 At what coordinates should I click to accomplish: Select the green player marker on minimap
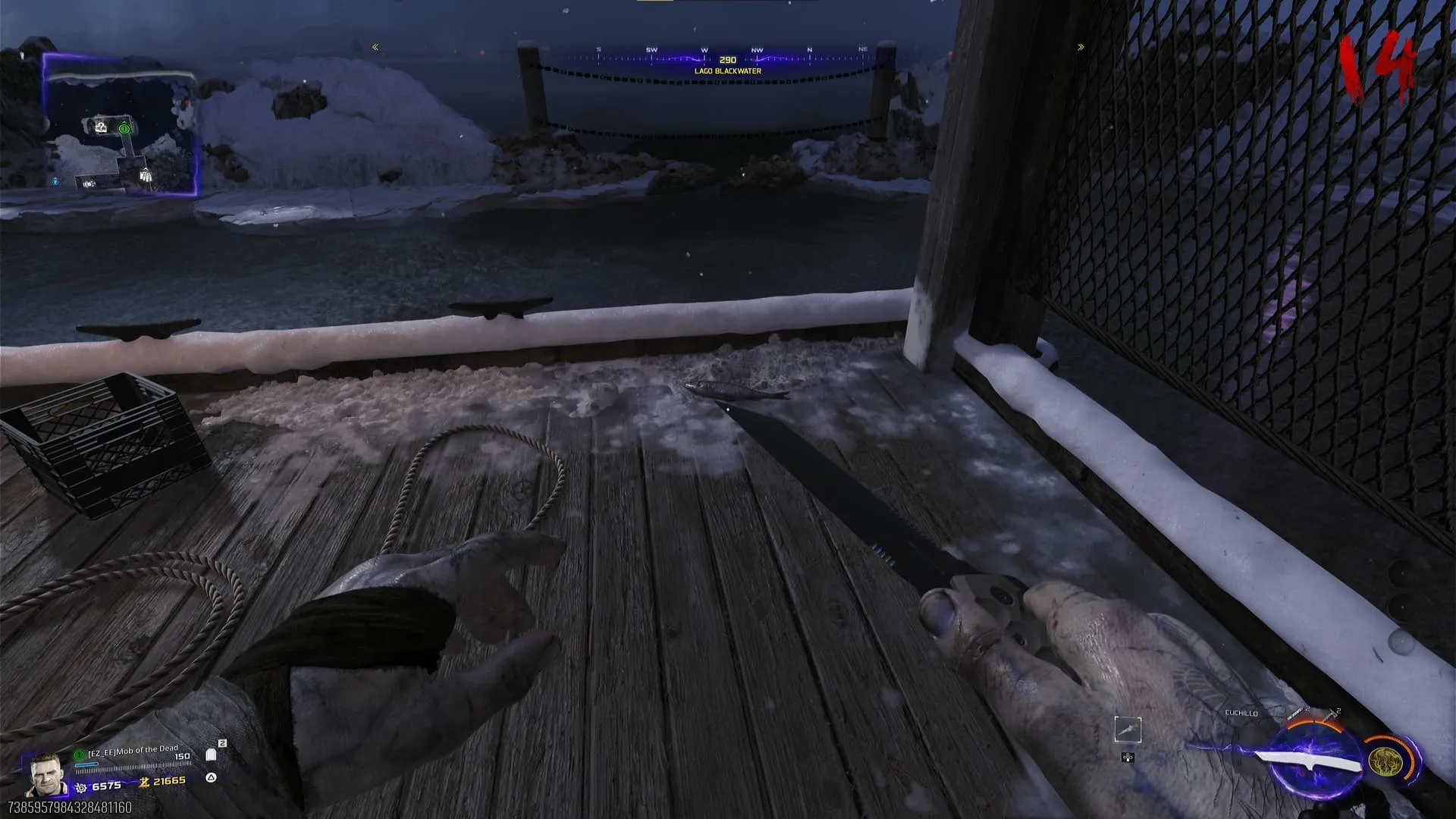pyautogui.click(x=124, y=129)
